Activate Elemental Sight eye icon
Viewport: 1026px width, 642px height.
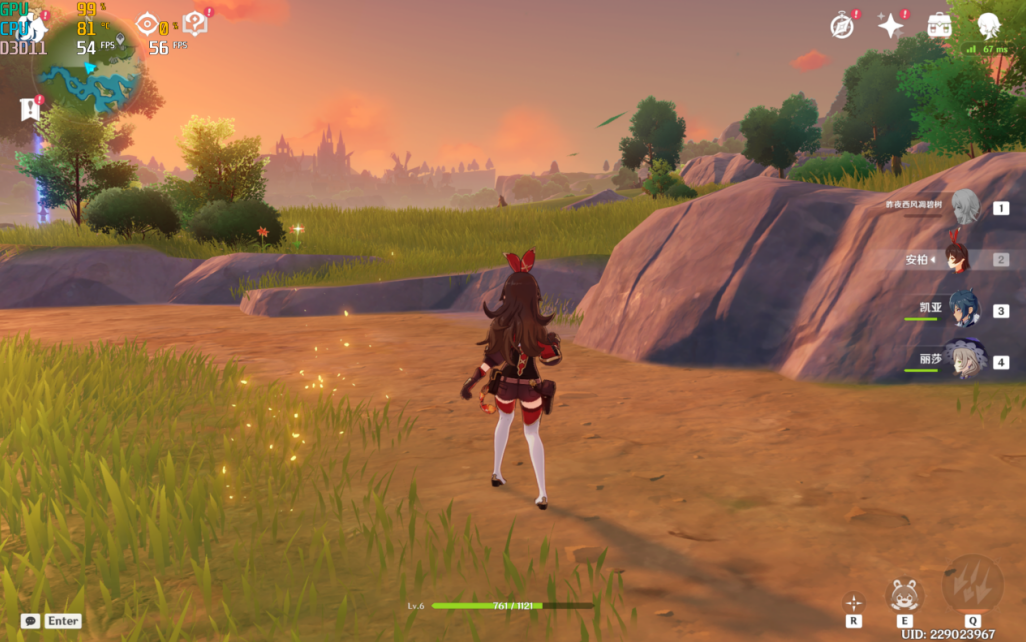click(147, 24)
